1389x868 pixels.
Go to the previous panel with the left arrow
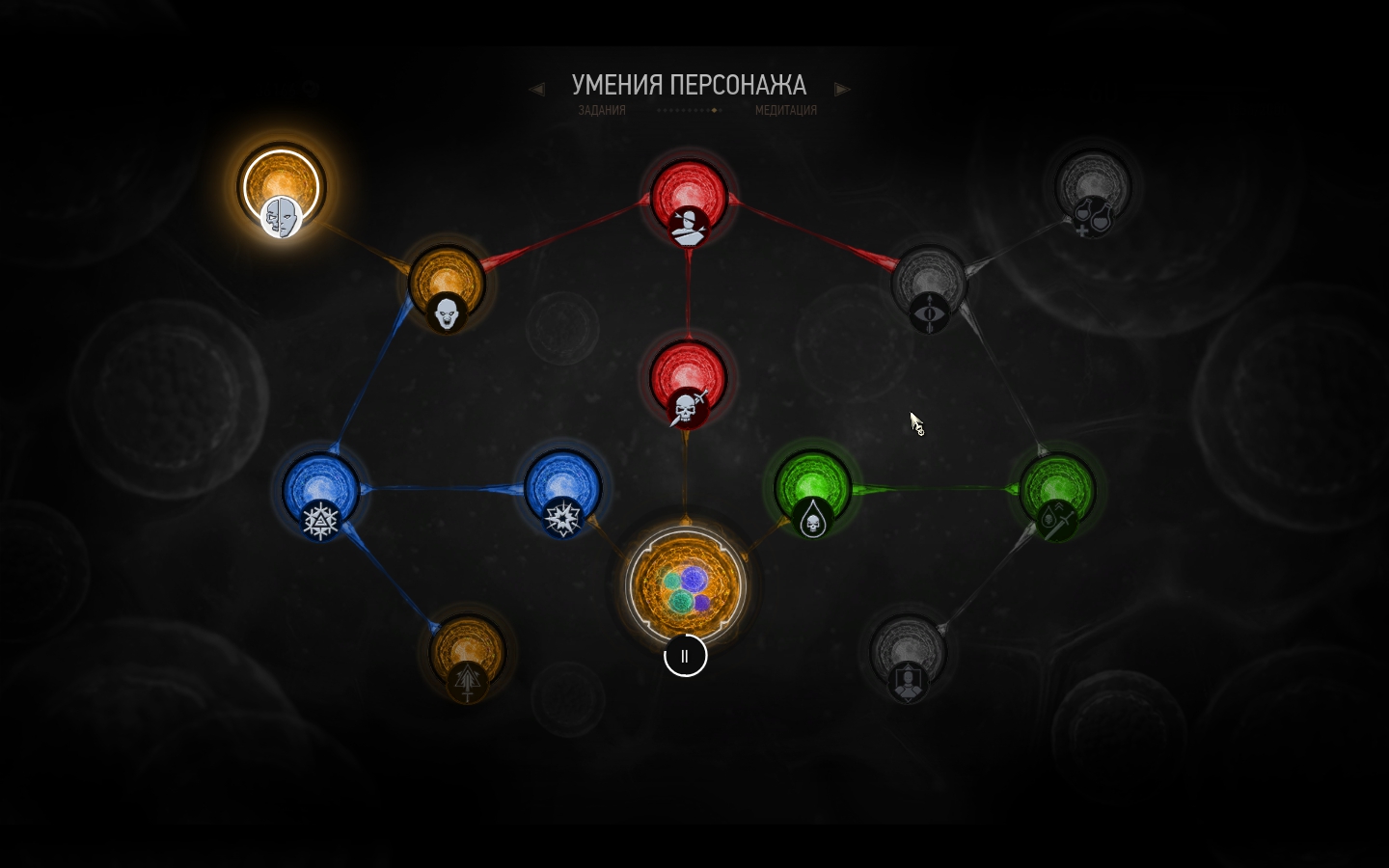537,90
